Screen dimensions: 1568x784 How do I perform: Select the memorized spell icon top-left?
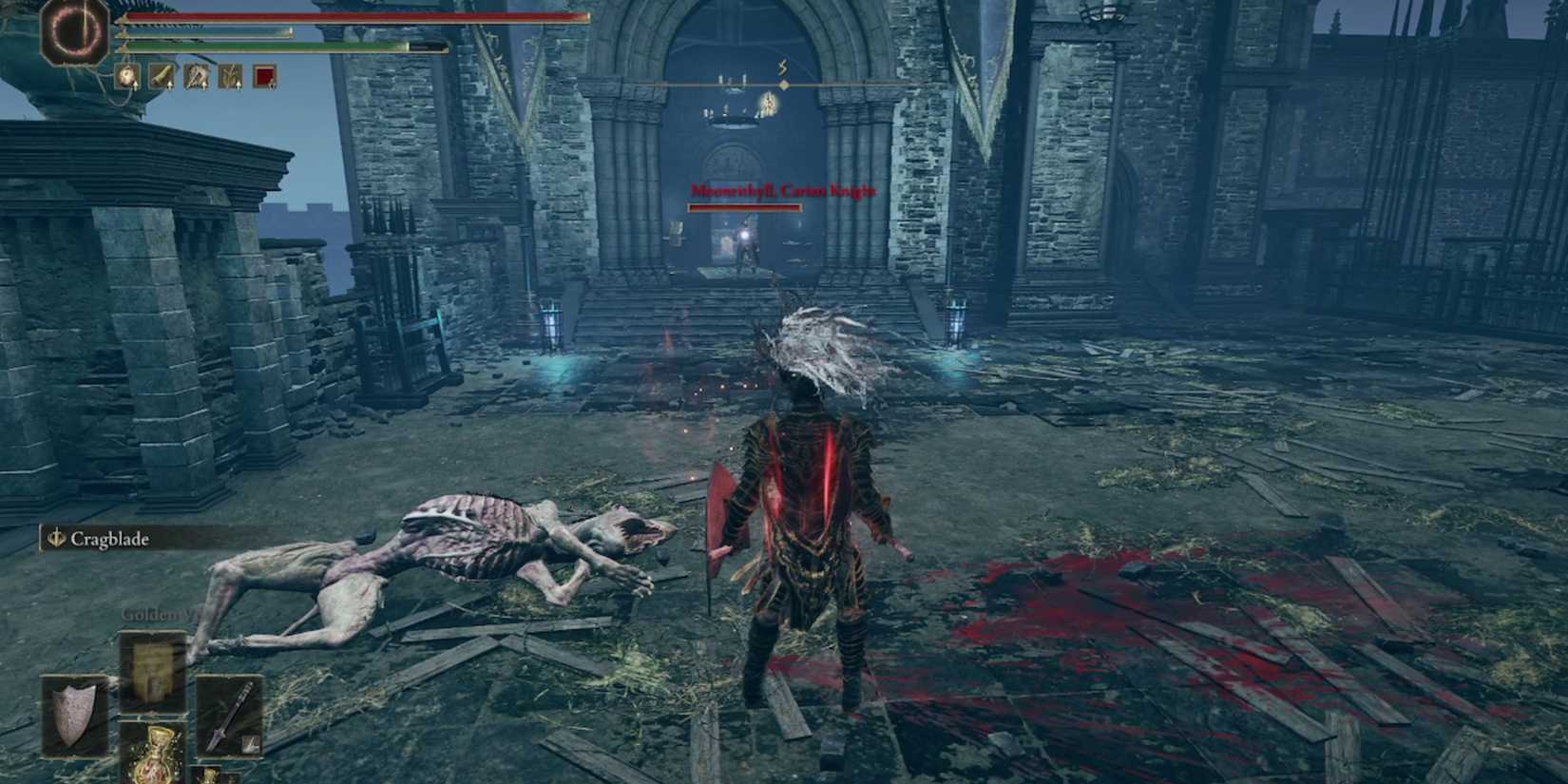[74, 31]
